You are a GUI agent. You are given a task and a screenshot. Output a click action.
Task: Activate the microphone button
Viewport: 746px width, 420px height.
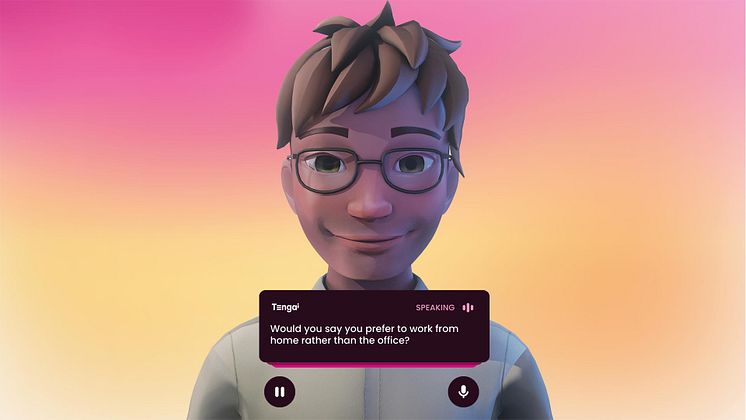pyautogui.click(x=463, y=391)
